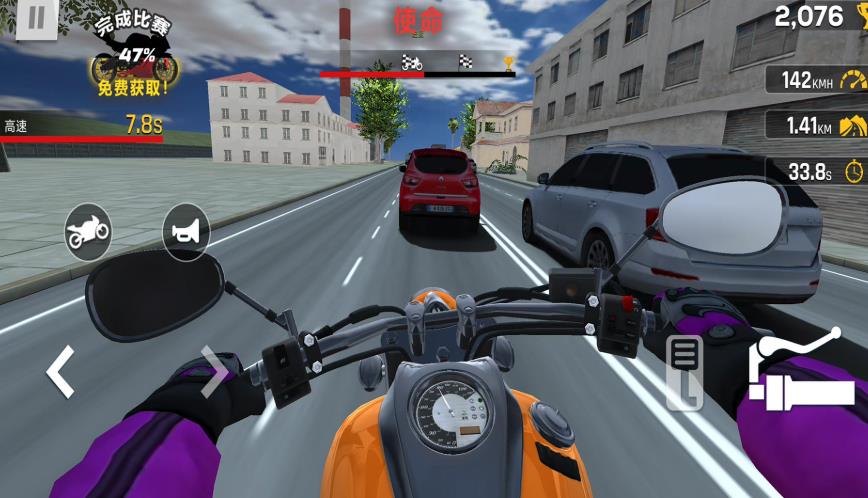Sound the horn button
The width and height of the screenshot is (868, 498).
point(186,232)
